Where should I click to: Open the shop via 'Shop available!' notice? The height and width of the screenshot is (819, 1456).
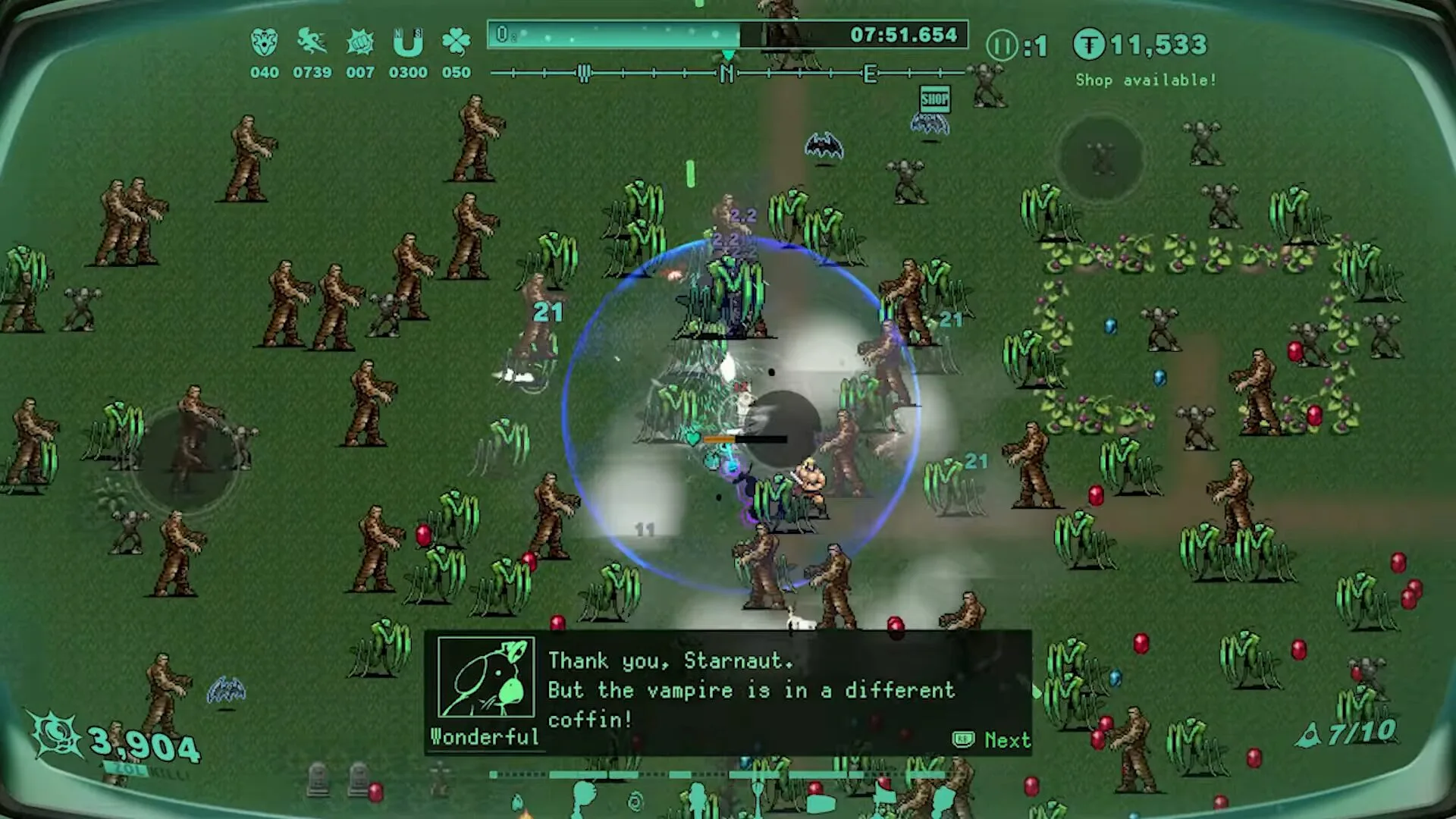pos(1145,80)
